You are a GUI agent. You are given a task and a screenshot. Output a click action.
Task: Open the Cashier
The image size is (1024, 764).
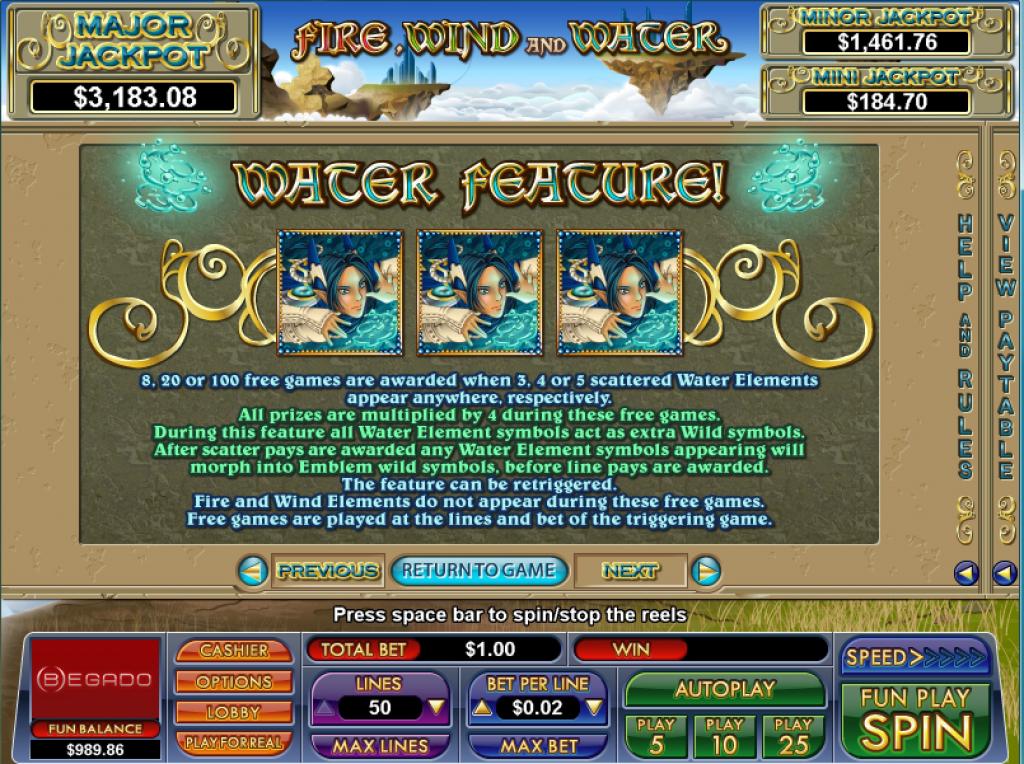pos(234,650)
